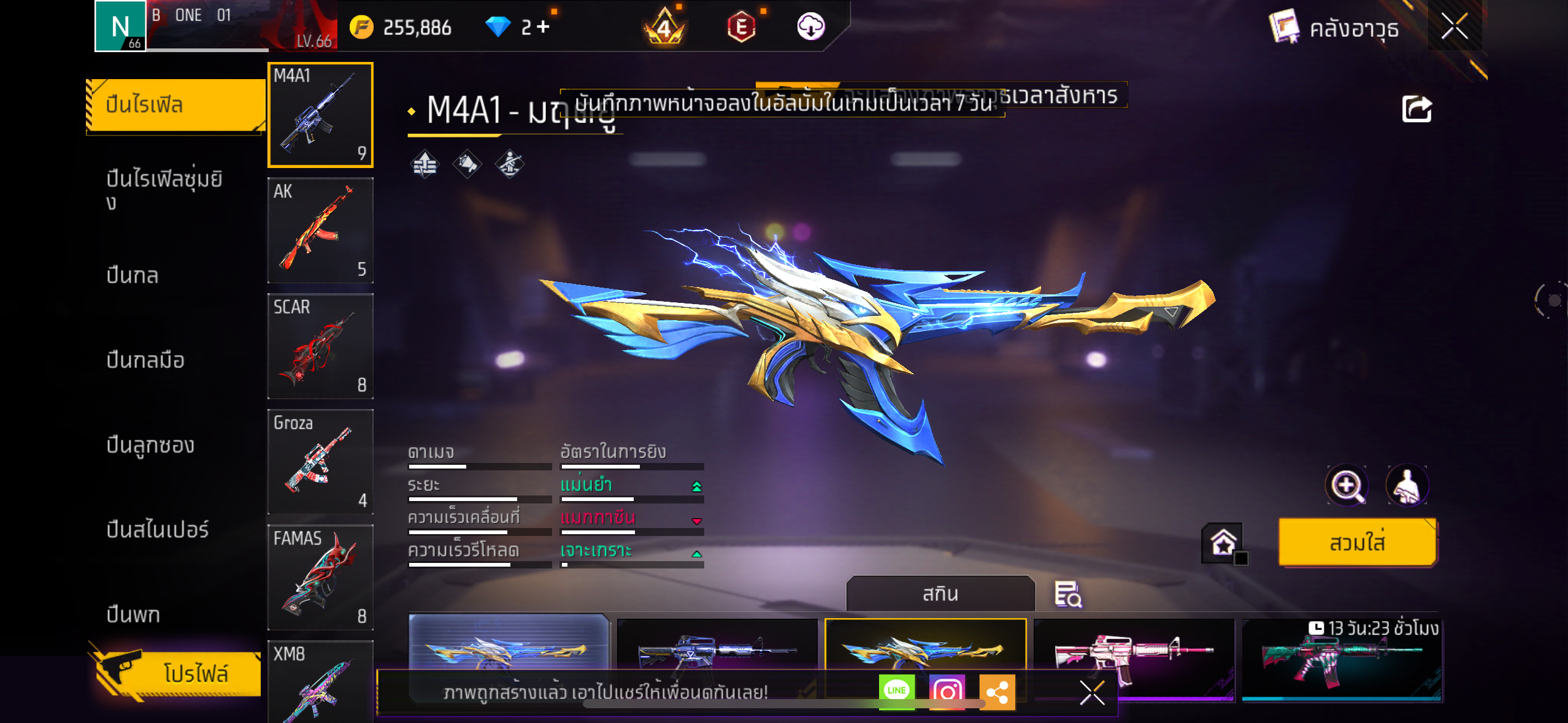
Task: Choose the Groza weapon tile
Action: coord(320,462)
